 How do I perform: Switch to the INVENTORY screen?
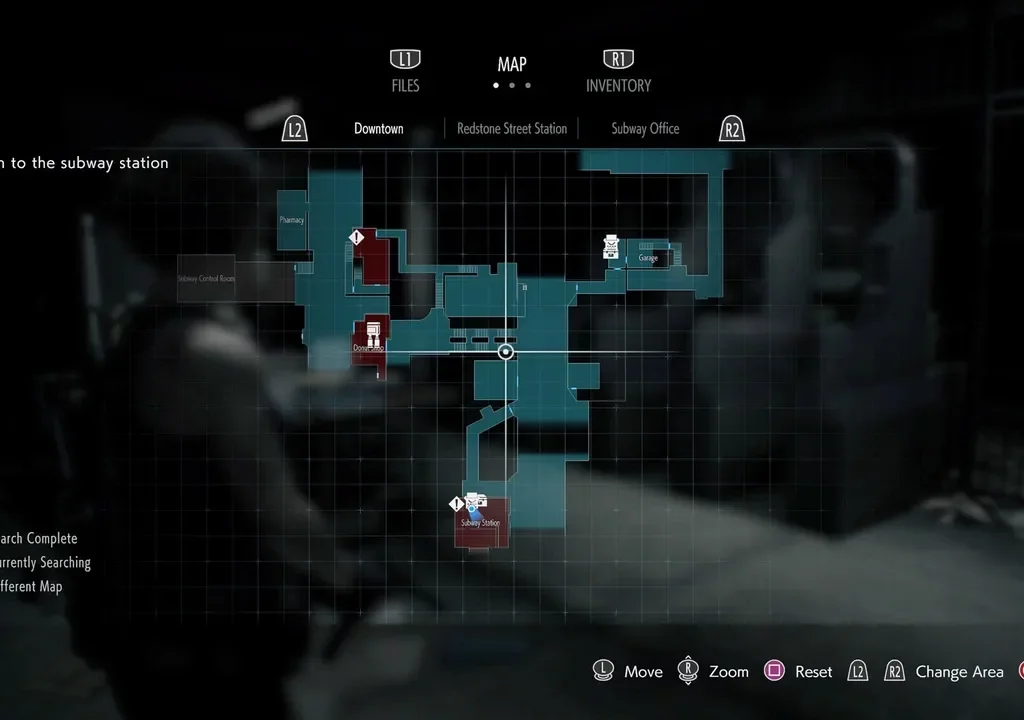pos(618,85)
